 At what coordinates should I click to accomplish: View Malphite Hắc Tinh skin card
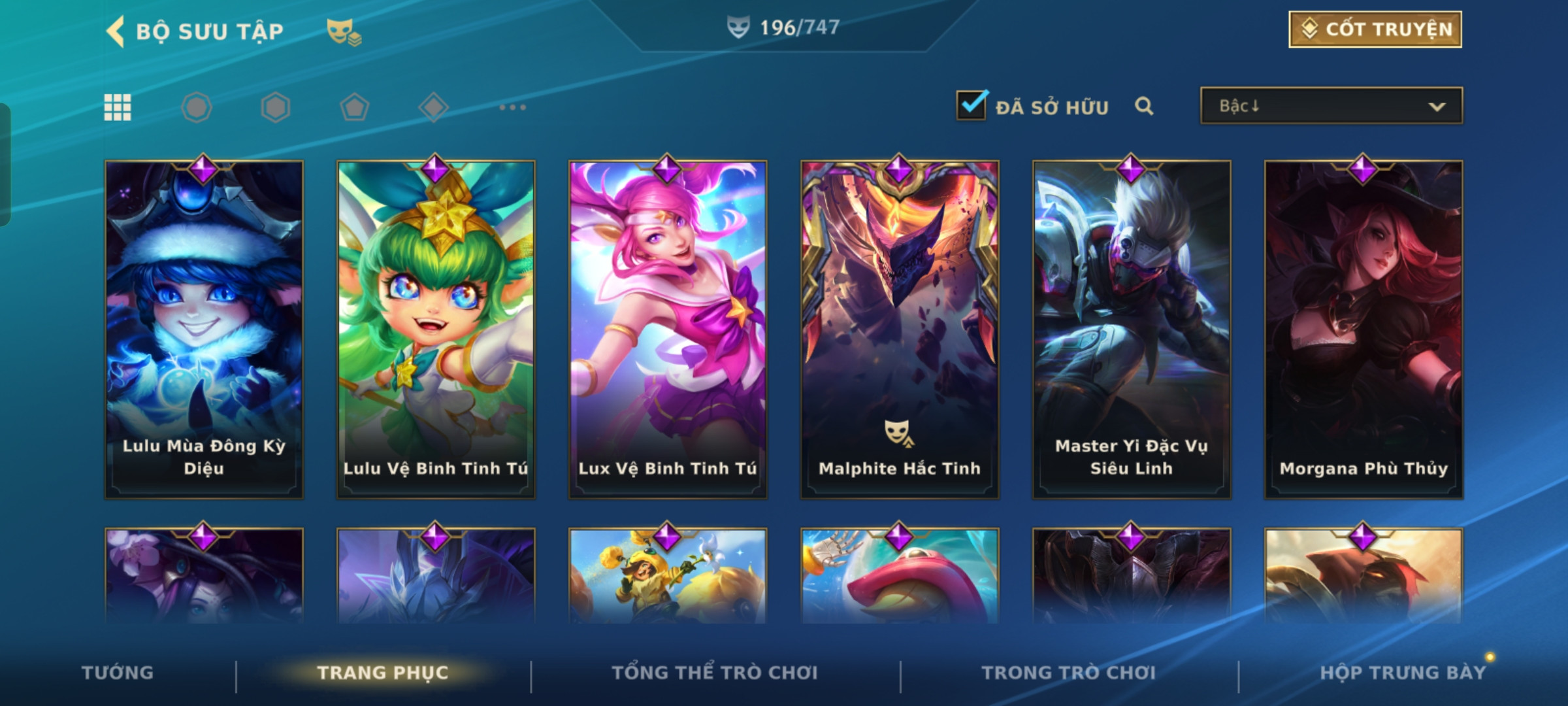900,329
